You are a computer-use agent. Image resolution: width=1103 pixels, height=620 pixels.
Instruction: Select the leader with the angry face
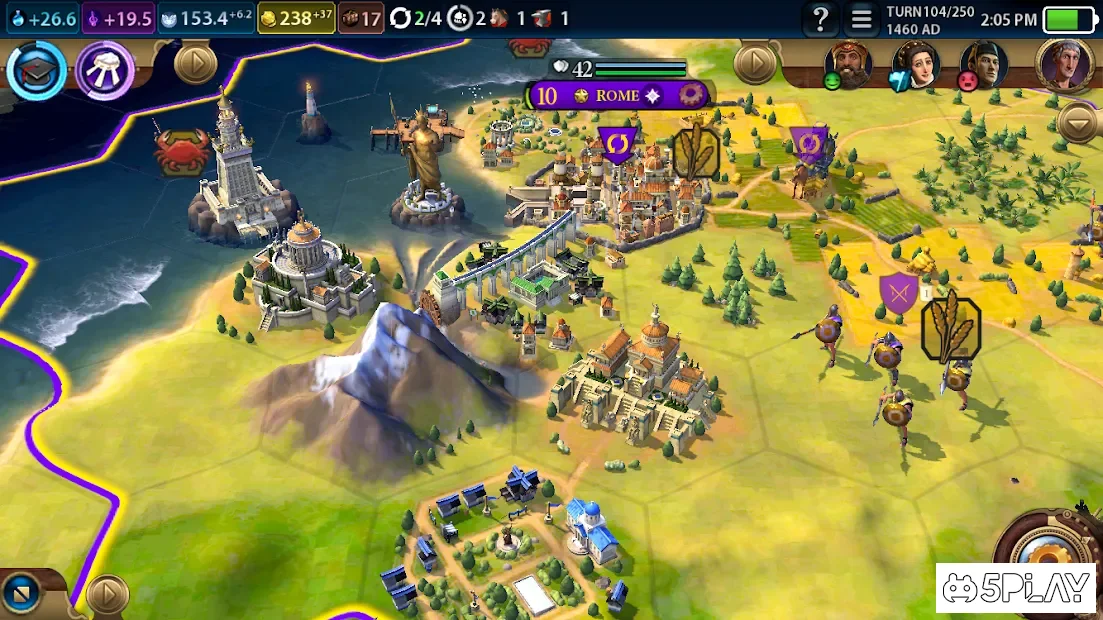983,65
